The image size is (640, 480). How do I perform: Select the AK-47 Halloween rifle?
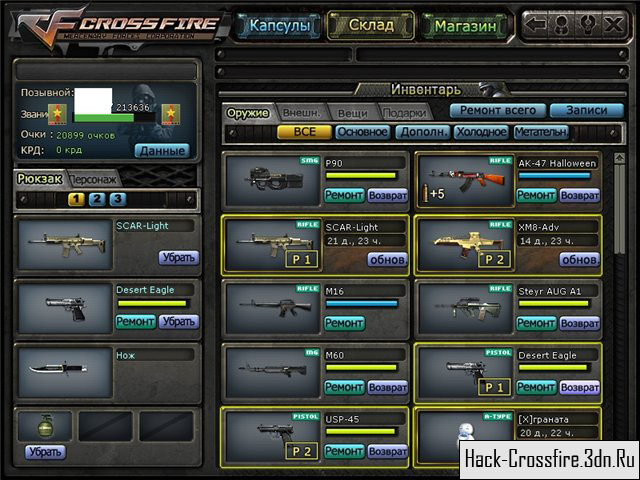click(462, 180)
